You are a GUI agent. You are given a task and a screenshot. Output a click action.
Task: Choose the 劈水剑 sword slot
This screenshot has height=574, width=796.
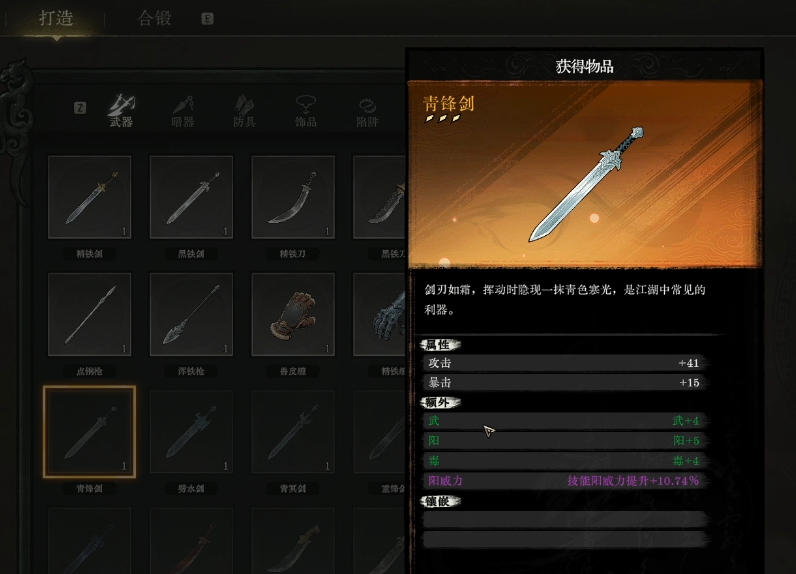(x=191, y=431)
